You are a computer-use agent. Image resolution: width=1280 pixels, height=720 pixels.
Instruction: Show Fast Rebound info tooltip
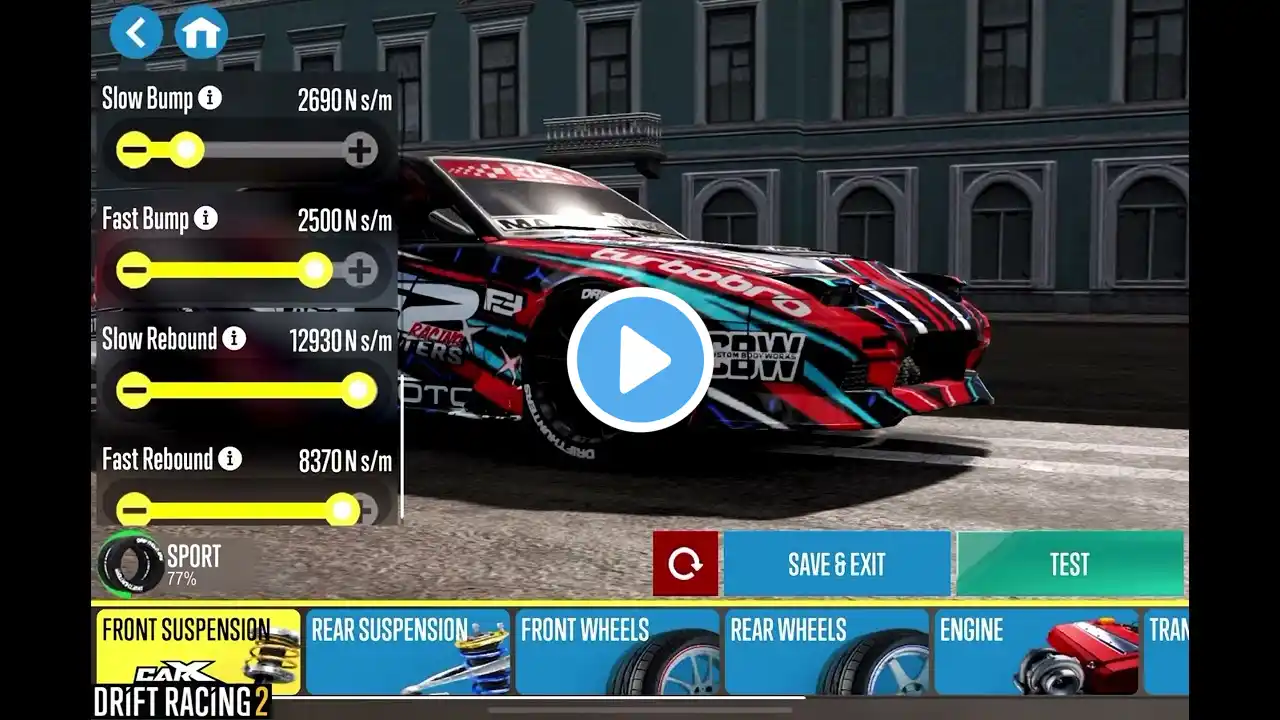pos(230,459)
